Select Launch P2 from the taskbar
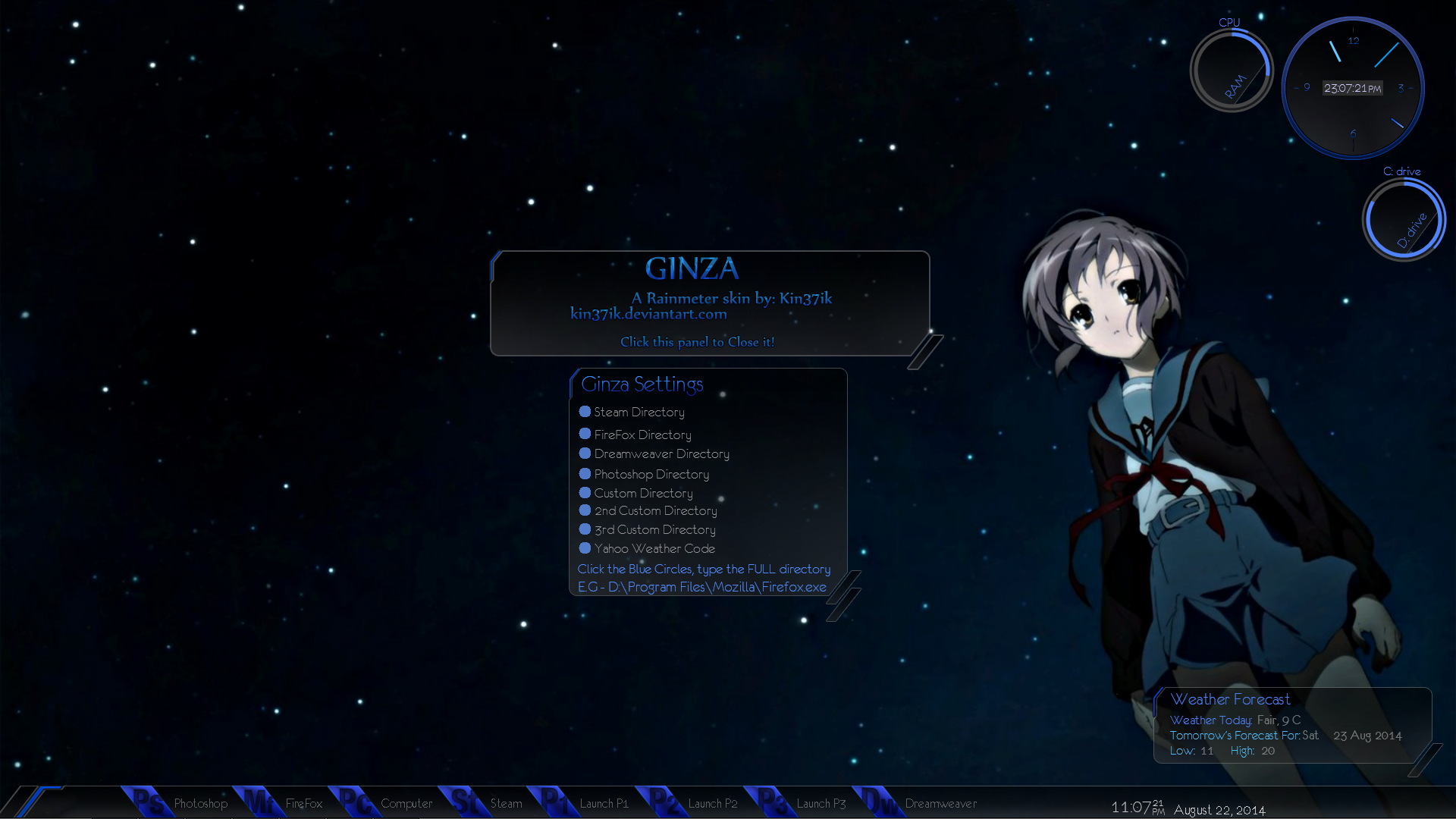The image size is (1456, 819). coord(713,803)
